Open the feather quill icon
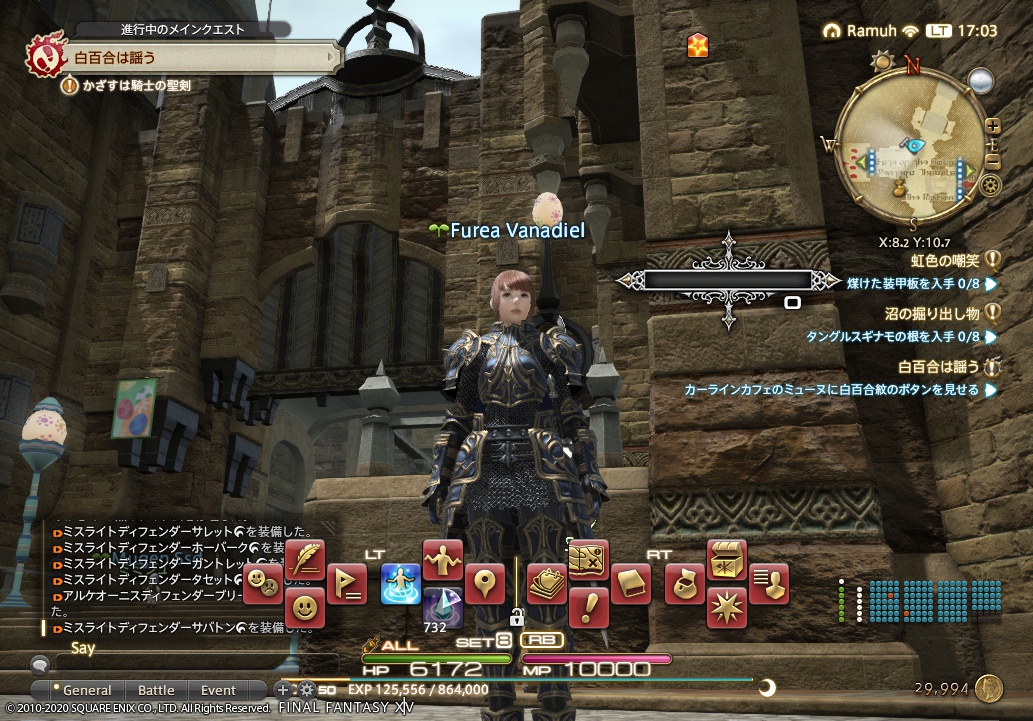 tap(305, 560)
